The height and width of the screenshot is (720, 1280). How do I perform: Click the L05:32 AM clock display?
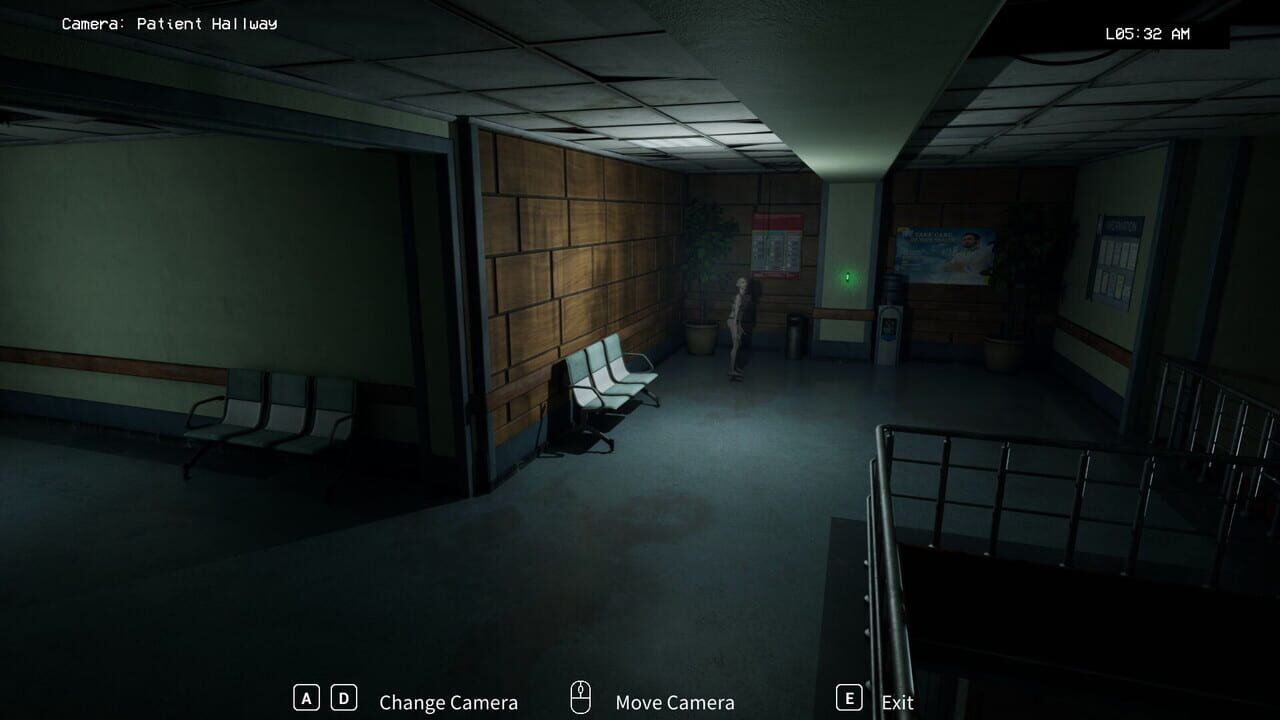[1146, 33]
